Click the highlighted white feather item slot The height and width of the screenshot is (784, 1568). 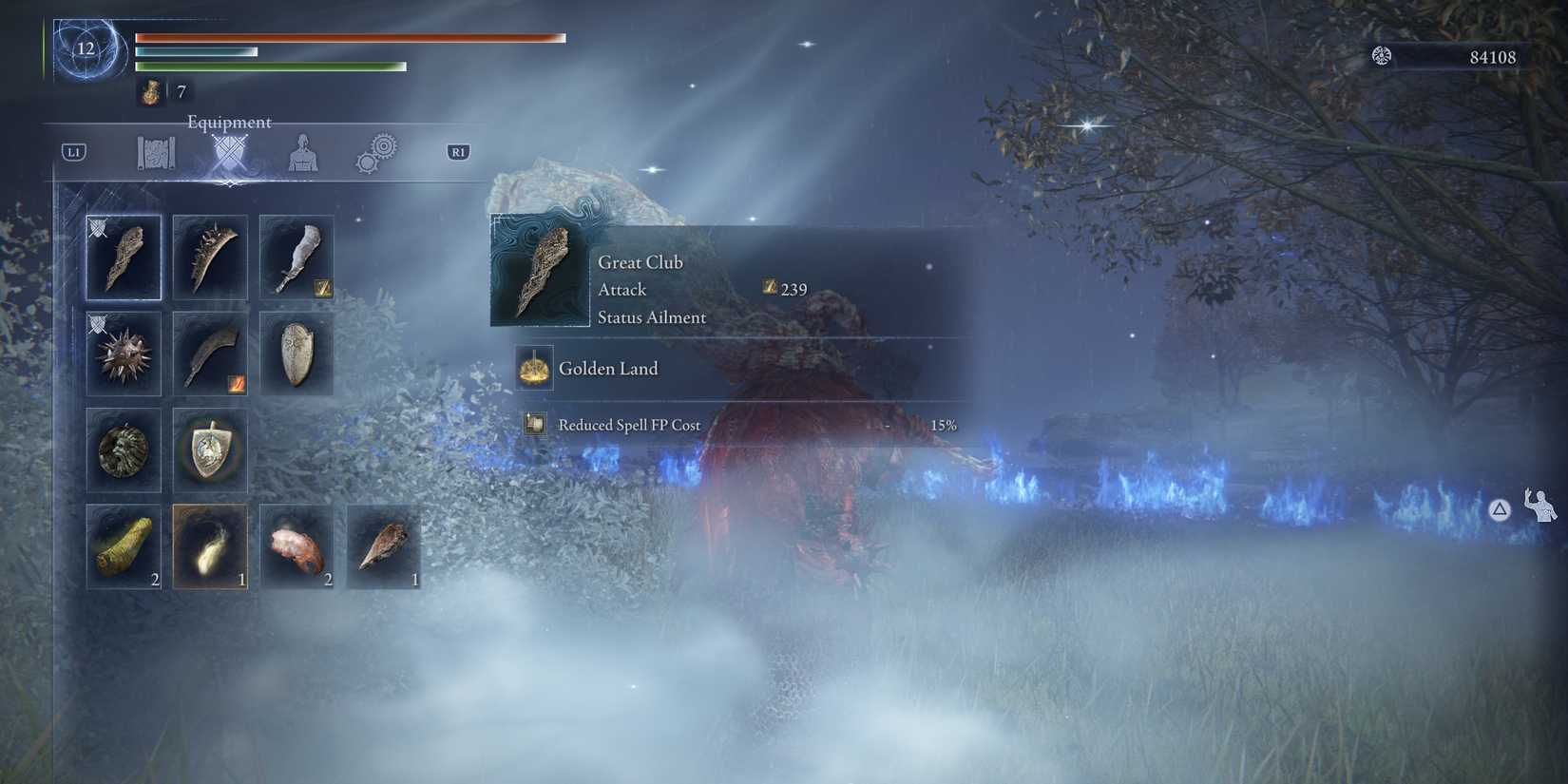click(210, 545)
